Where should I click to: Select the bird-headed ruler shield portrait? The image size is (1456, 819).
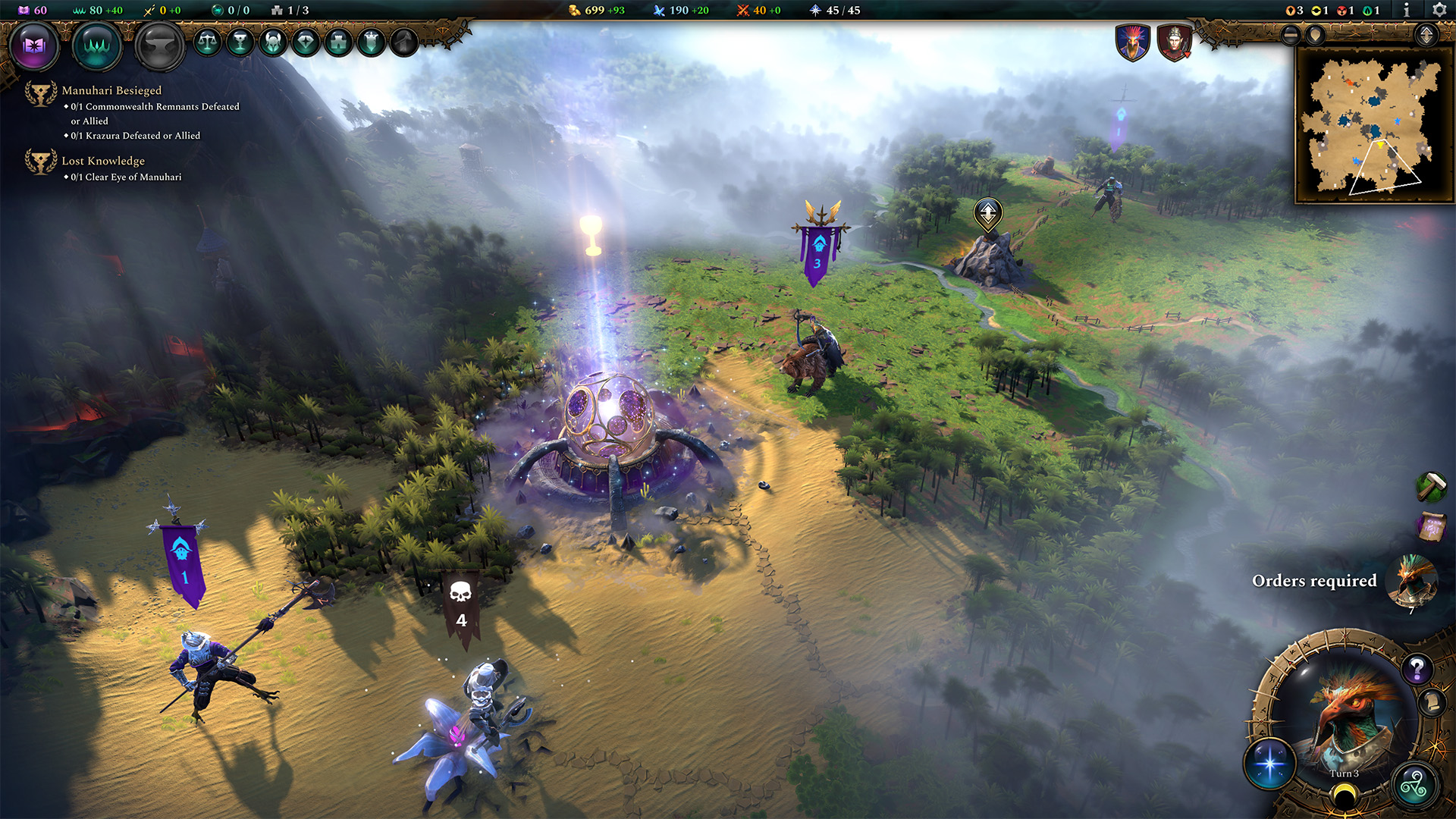point(1132,42)
